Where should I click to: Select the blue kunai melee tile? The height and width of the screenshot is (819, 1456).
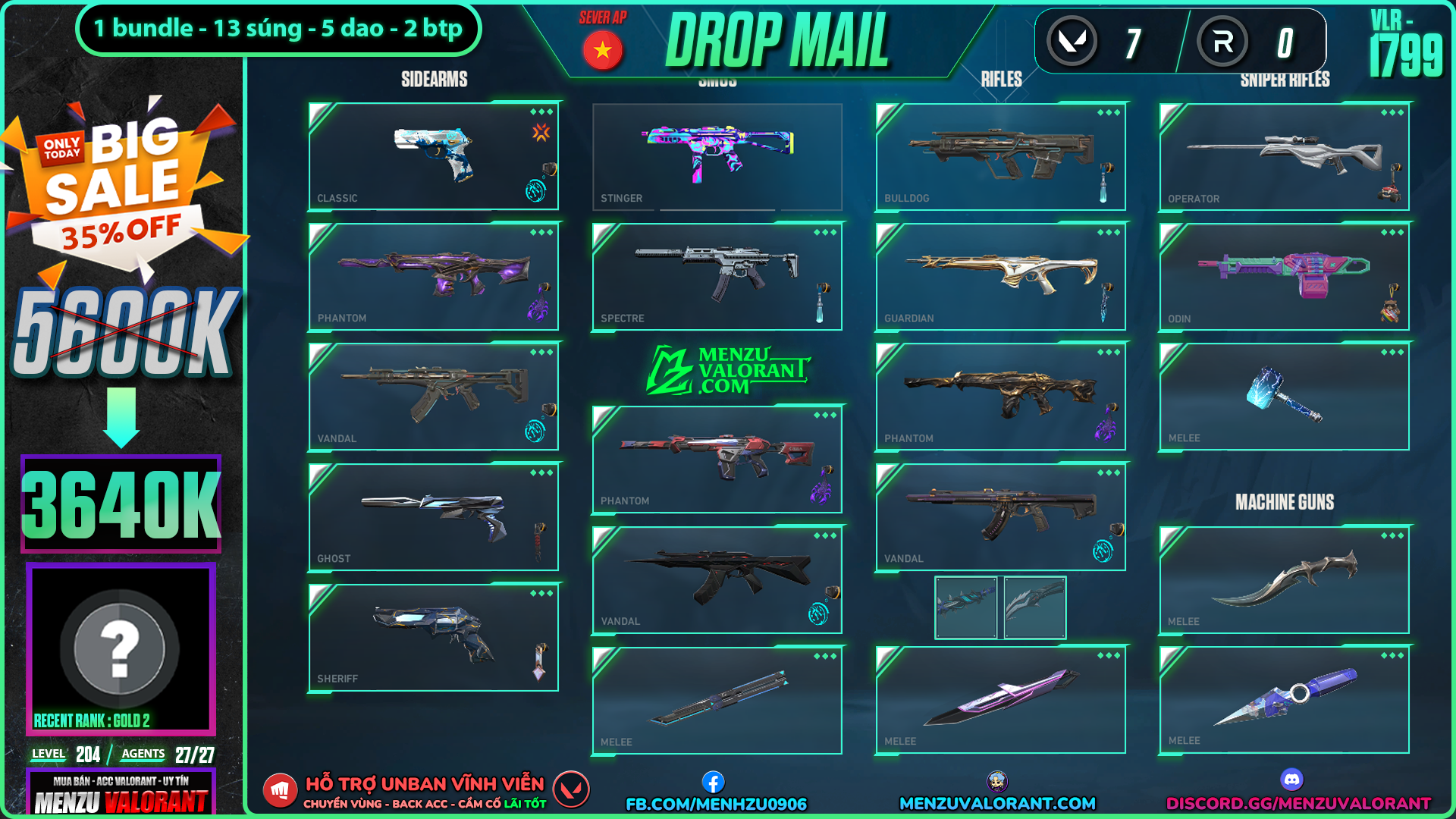pyautogui.click(x=1284, y=700)
